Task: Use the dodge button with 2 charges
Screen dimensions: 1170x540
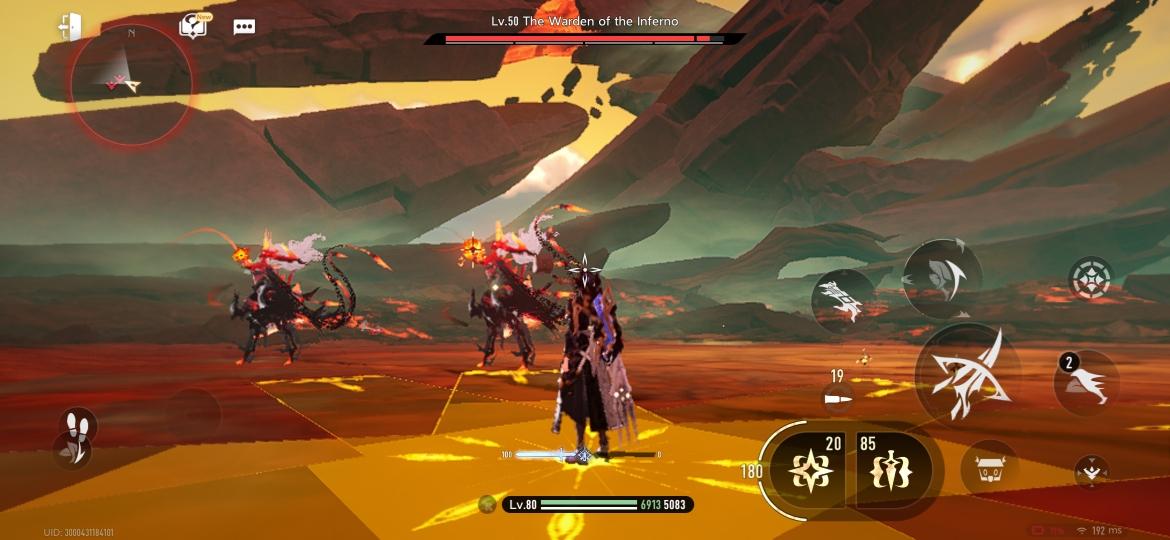Action: point(1087,383)
